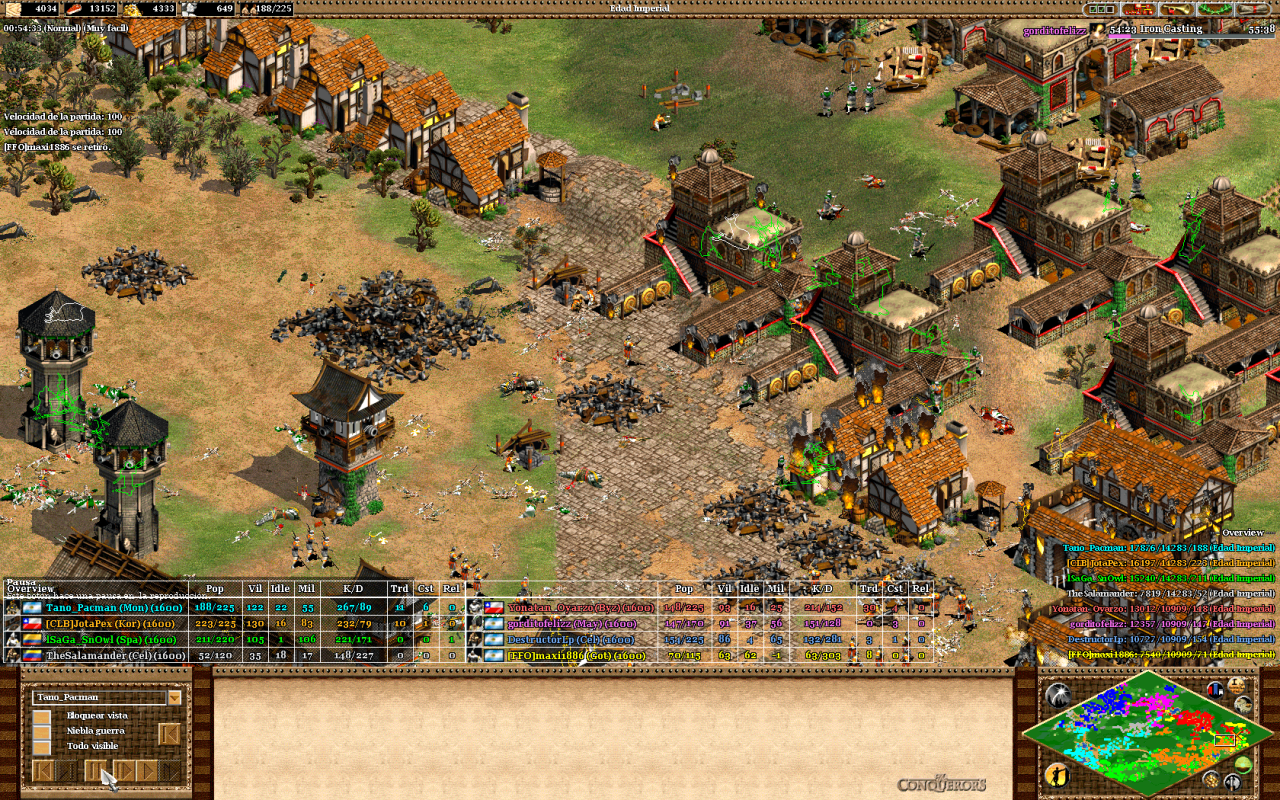Toggle the Bloquear vista checkbox
Screen dimensions: 1280x800
click(x=42, y=716)
